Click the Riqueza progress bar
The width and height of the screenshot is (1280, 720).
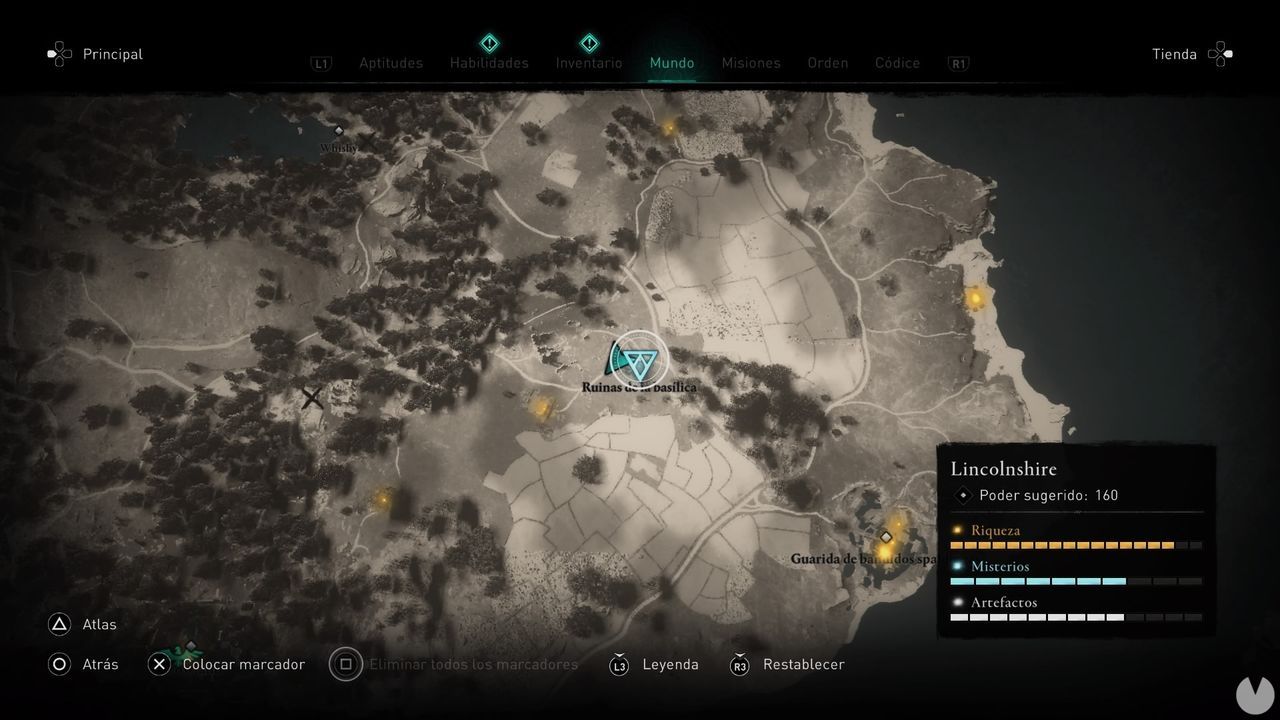point(1075,545)
